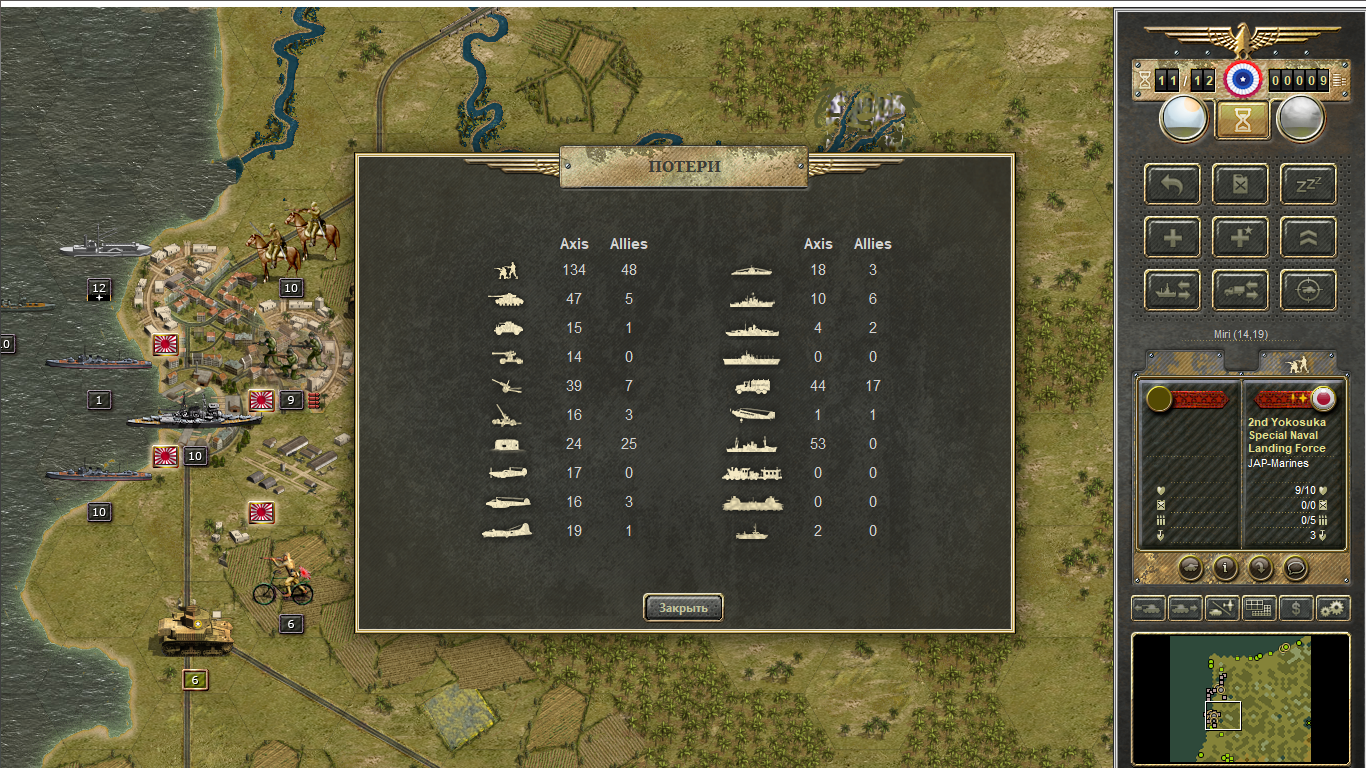Mount the unit using the truck transport button
Screen dimensions: 1366x768
click(1240, 290)
